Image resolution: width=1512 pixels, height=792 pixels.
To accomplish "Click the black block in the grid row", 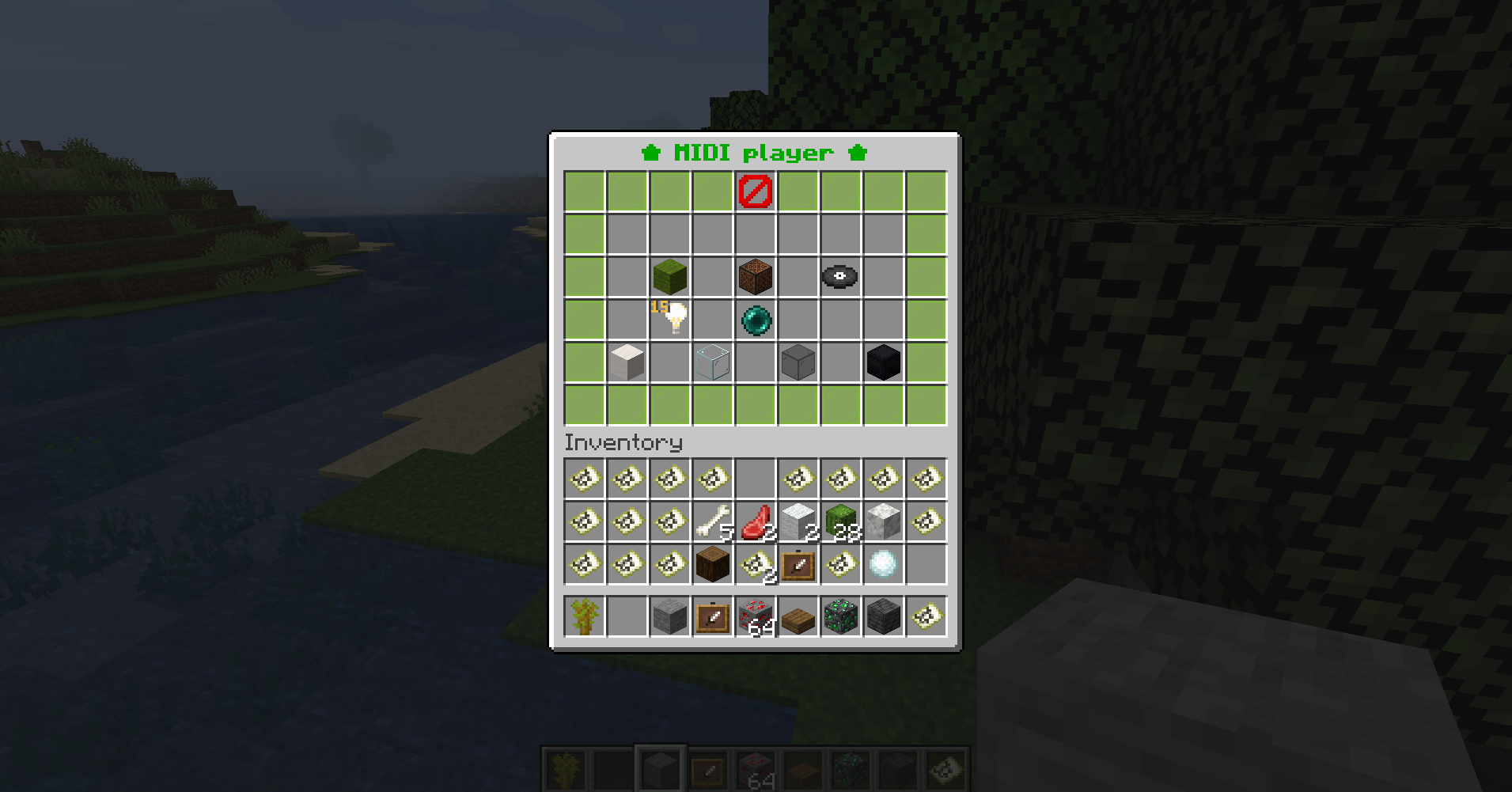I will (x=883, y=362).
